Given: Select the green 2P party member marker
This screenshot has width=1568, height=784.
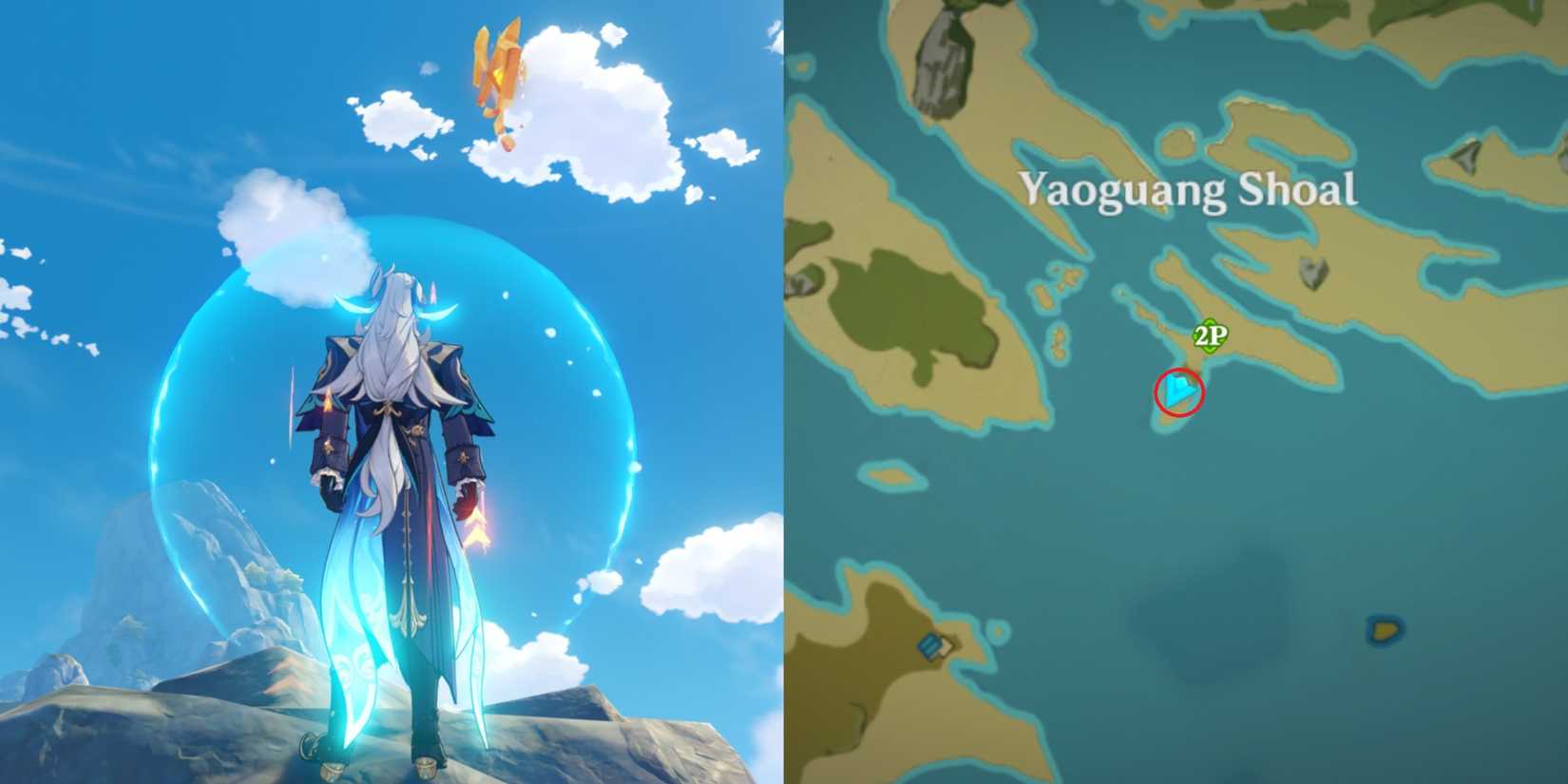Looking at the screenshot, I should [1210, 334].
